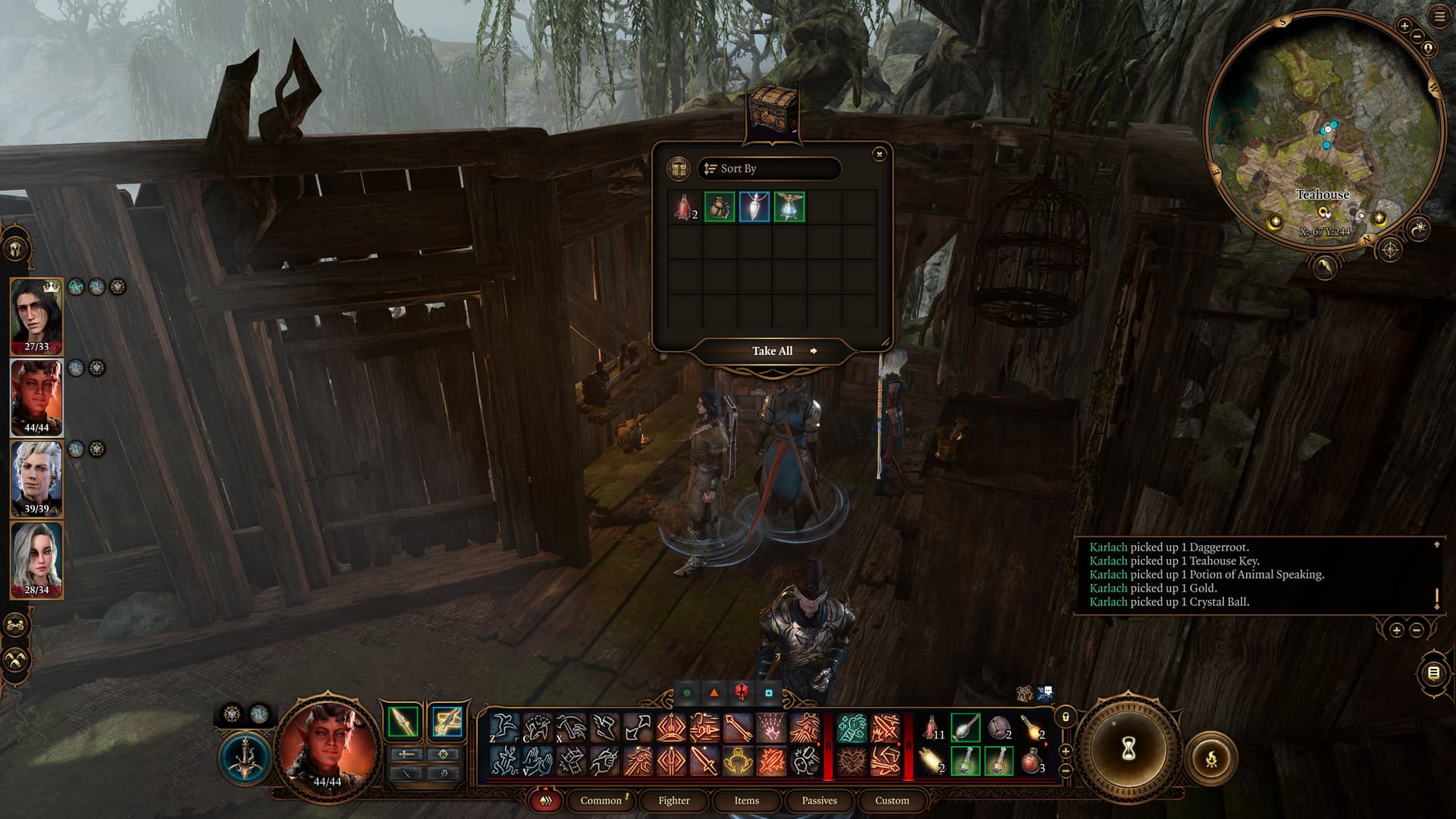End turn with the hourglass button
Screen dimensions: 1456x819
(x=1128, y=749)
